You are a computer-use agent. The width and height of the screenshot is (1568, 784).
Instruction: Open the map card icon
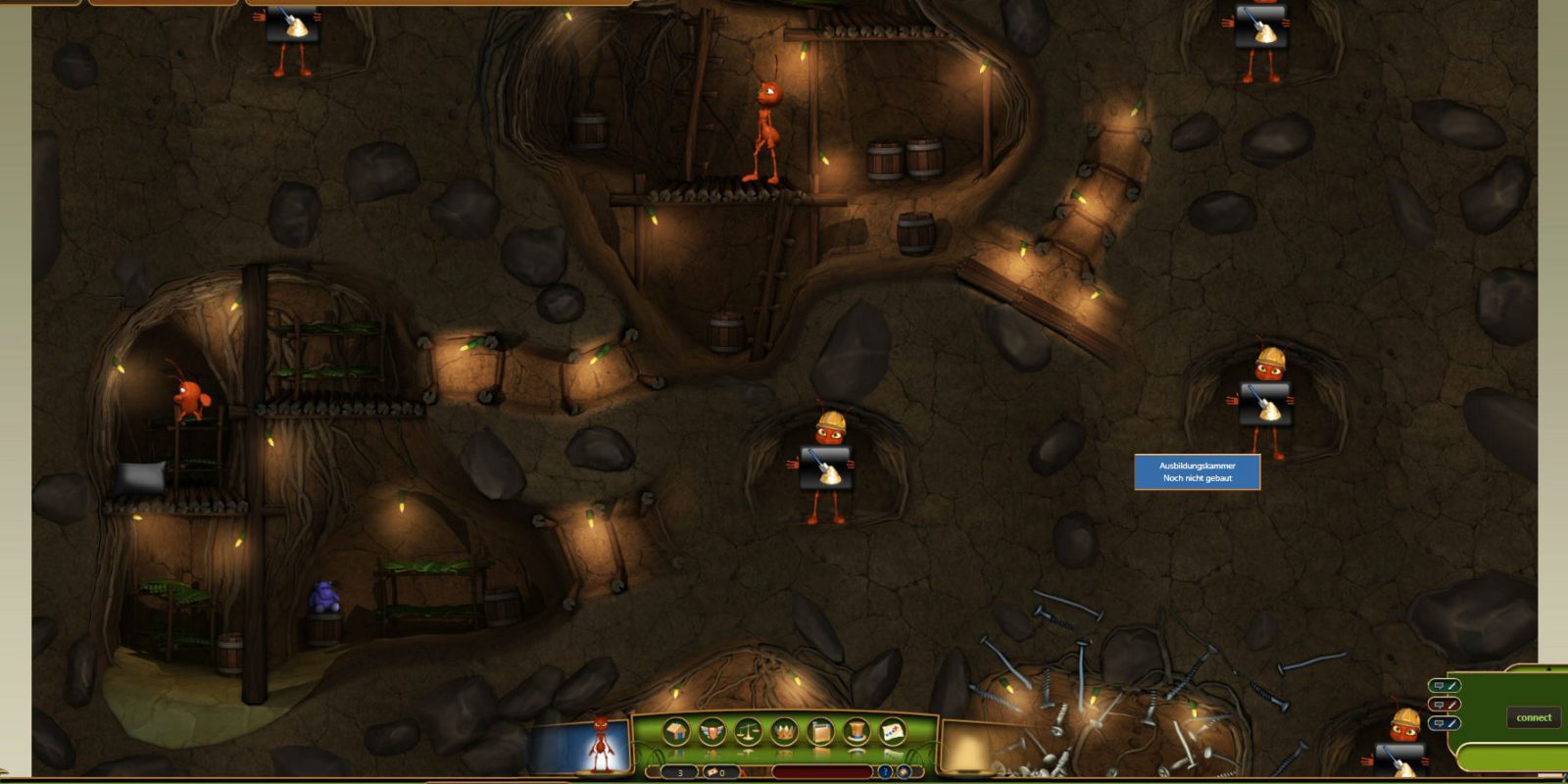point(893,731)
